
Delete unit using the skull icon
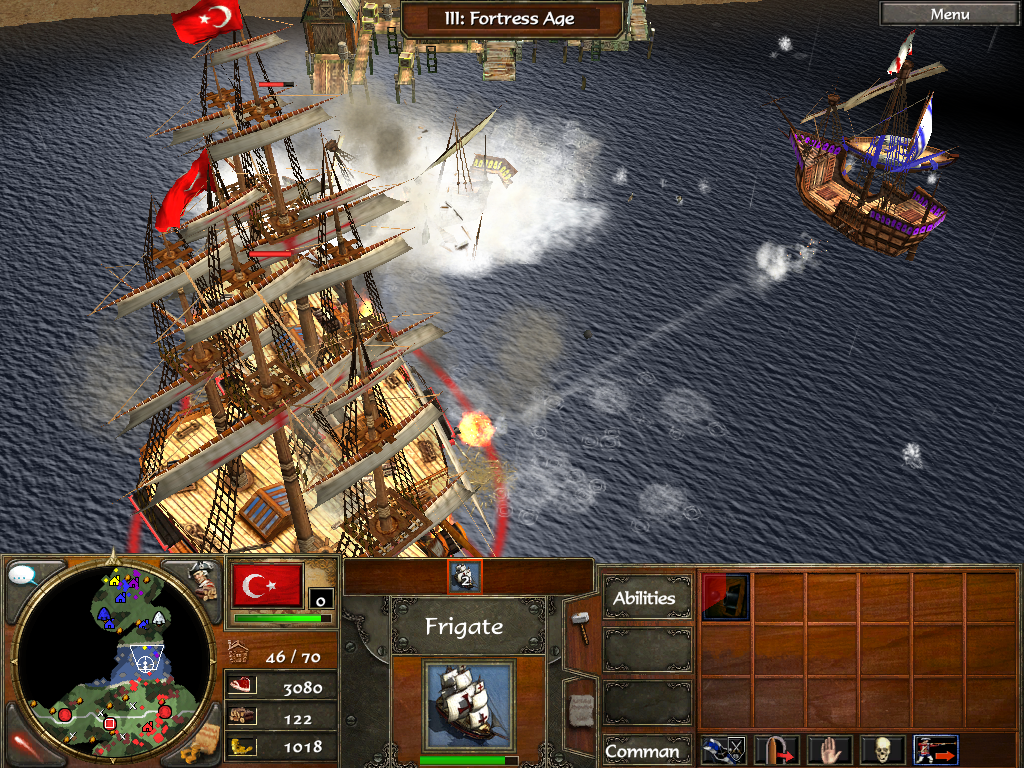tap(882, 750)
